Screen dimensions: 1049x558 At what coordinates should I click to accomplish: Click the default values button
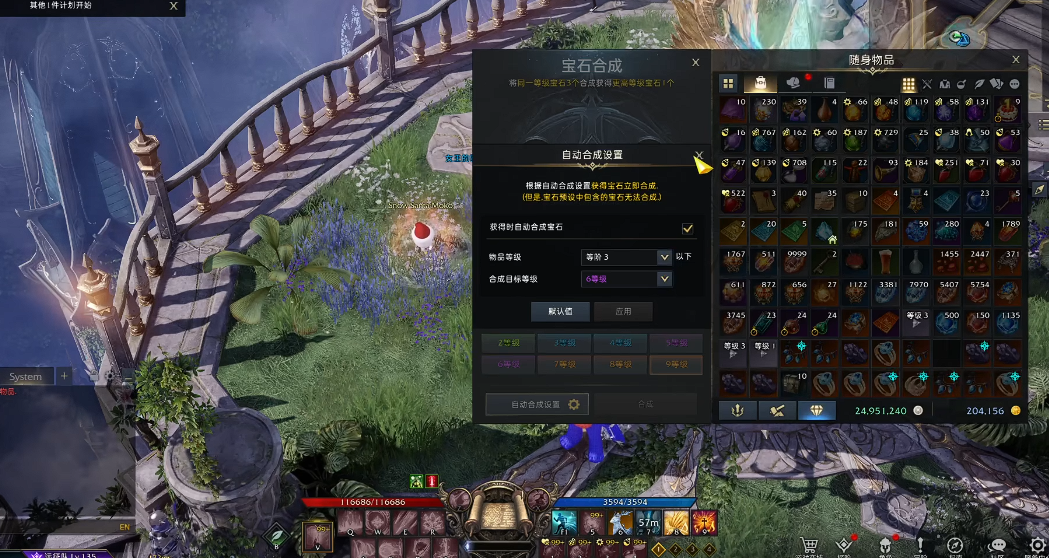[x=560, y=311]
